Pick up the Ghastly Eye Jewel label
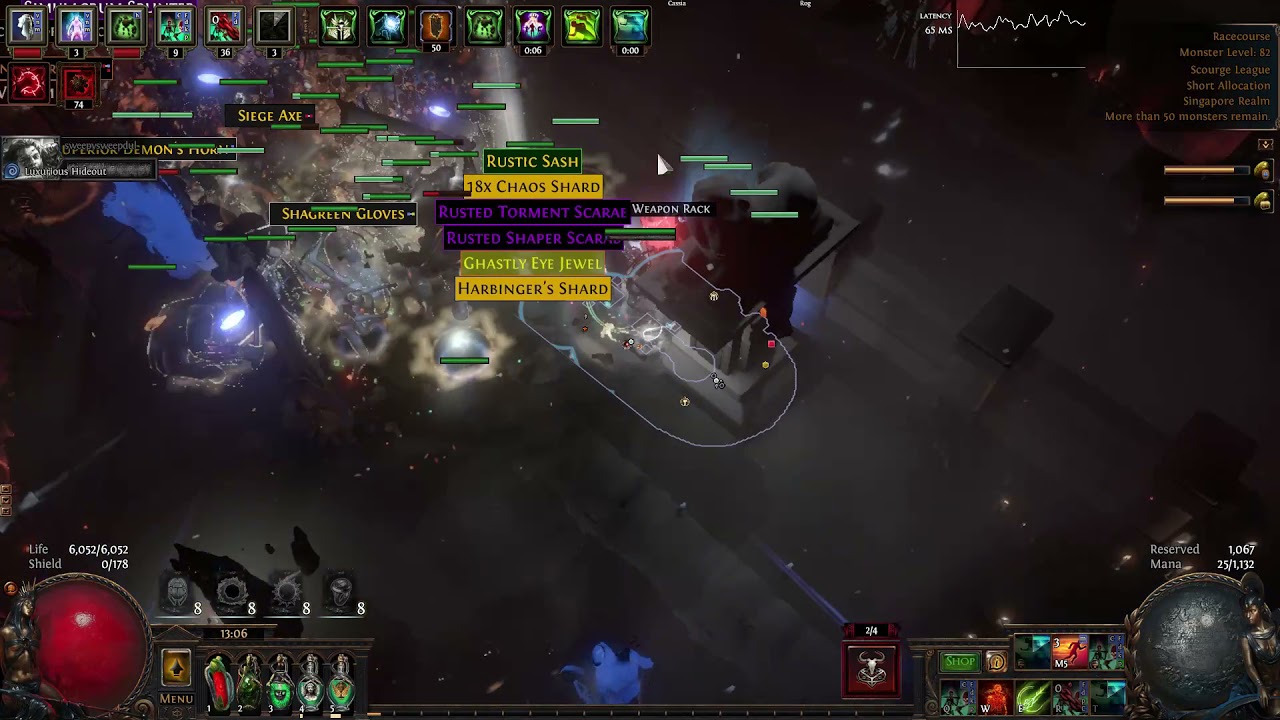1280x720 pixels. point(532,263)
